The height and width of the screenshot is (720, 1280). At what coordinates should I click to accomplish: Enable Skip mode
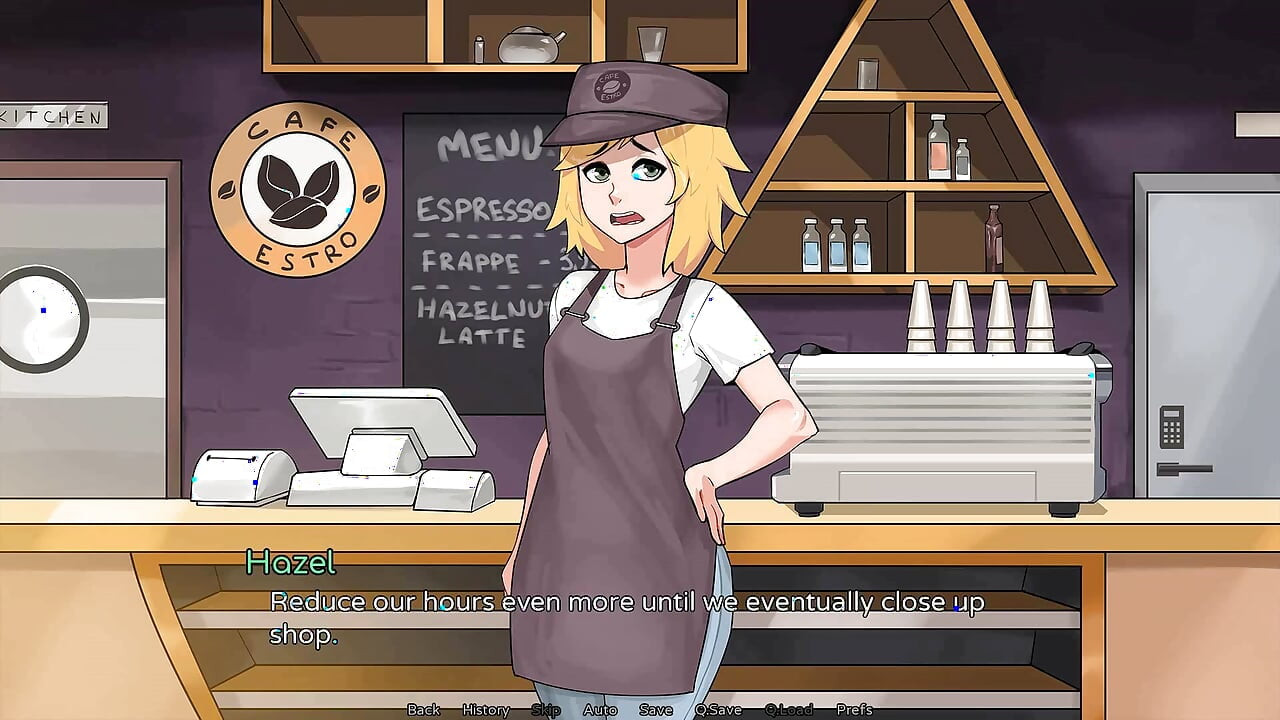(x=545, y=710)
